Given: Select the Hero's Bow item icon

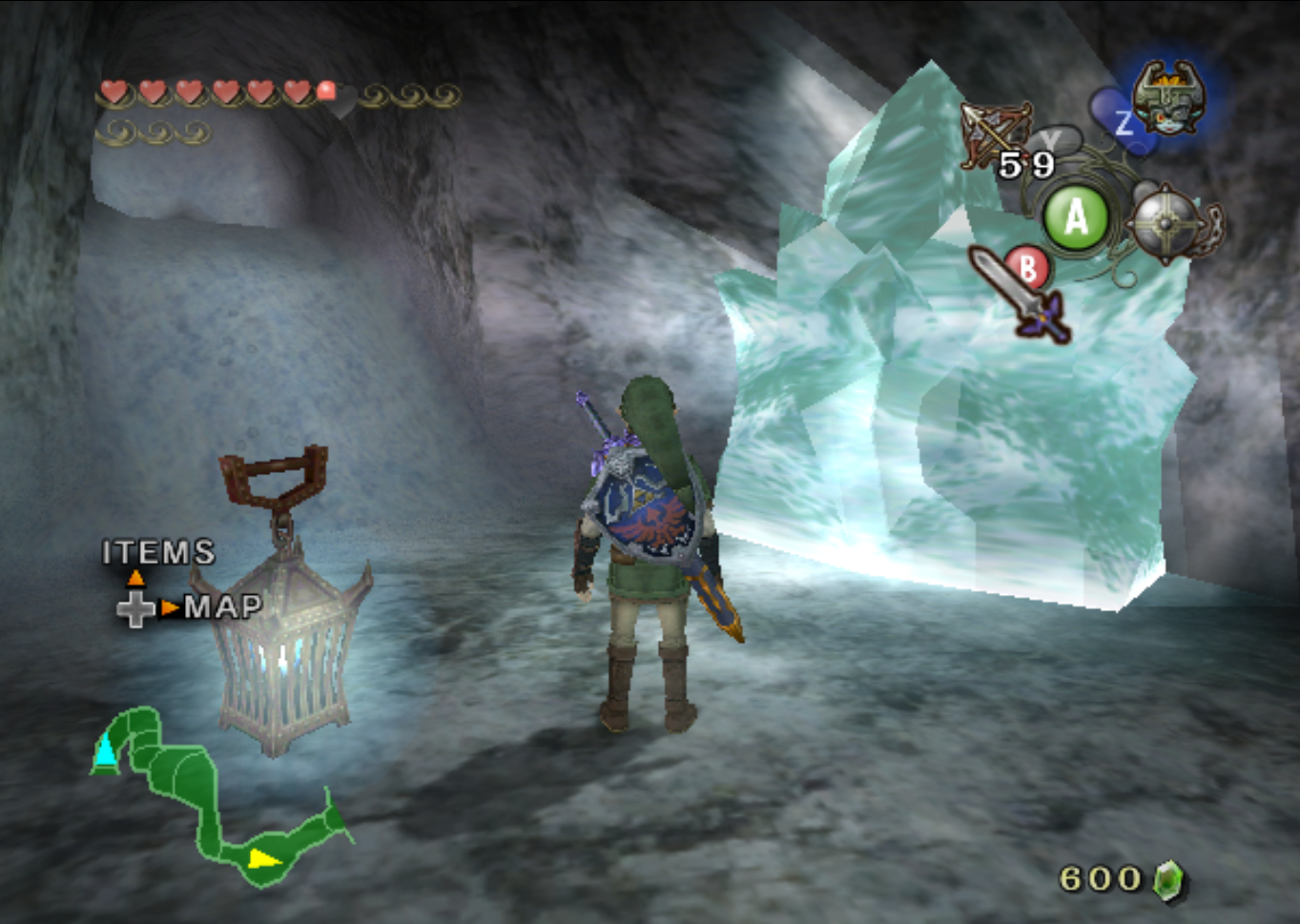Looking at the screenshot, I should pos(995,134).
